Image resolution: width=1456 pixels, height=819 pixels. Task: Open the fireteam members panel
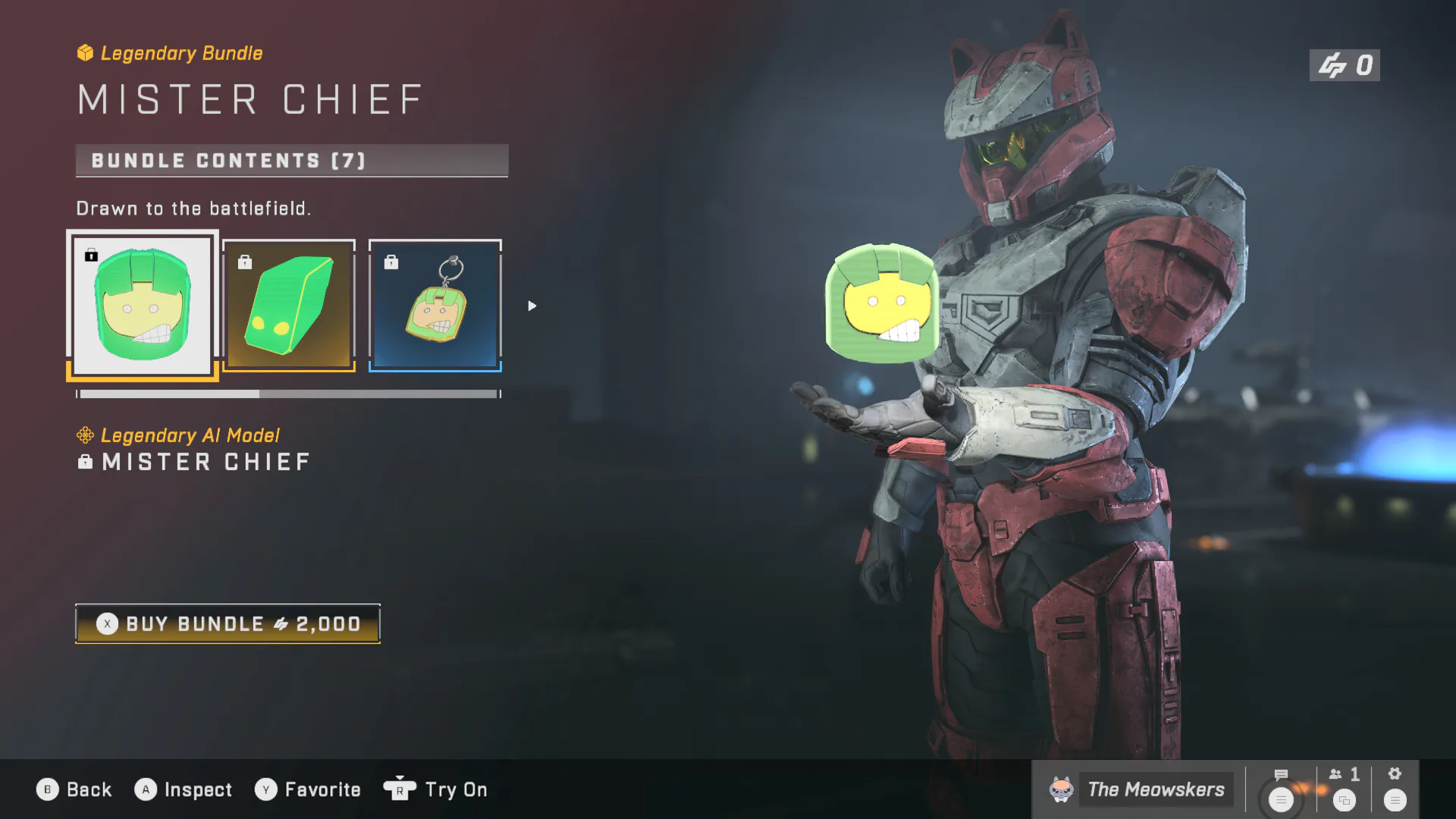pyautogui.click(x=1345, y=789)
